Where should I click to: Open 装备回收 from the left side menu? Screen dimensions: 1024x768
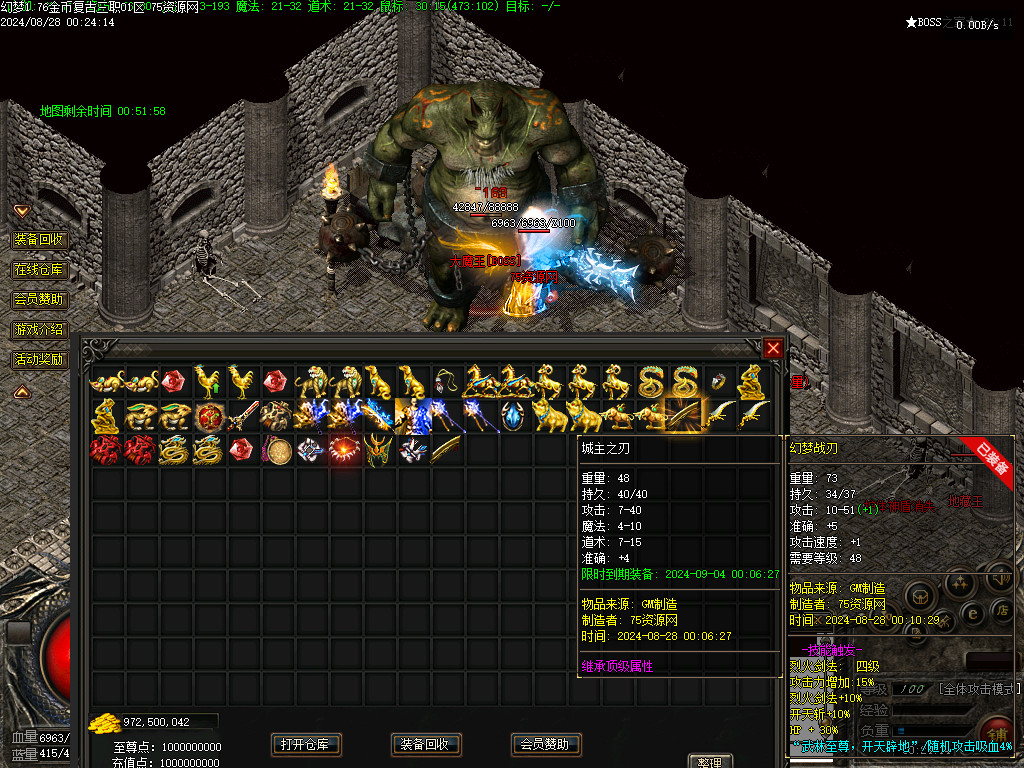point(39,240)
